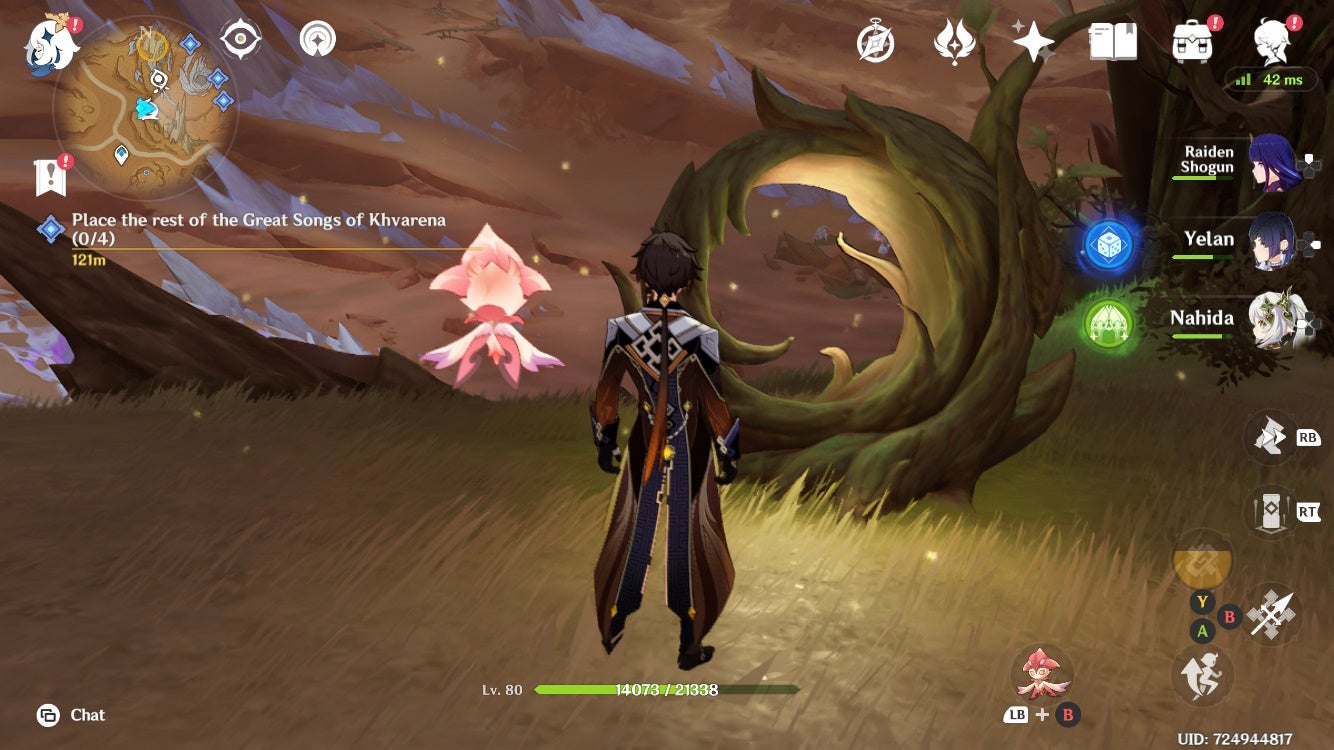Open the Battle Pass wings icon
This screenshot has width=1334, height=750.
coord(956,40)
